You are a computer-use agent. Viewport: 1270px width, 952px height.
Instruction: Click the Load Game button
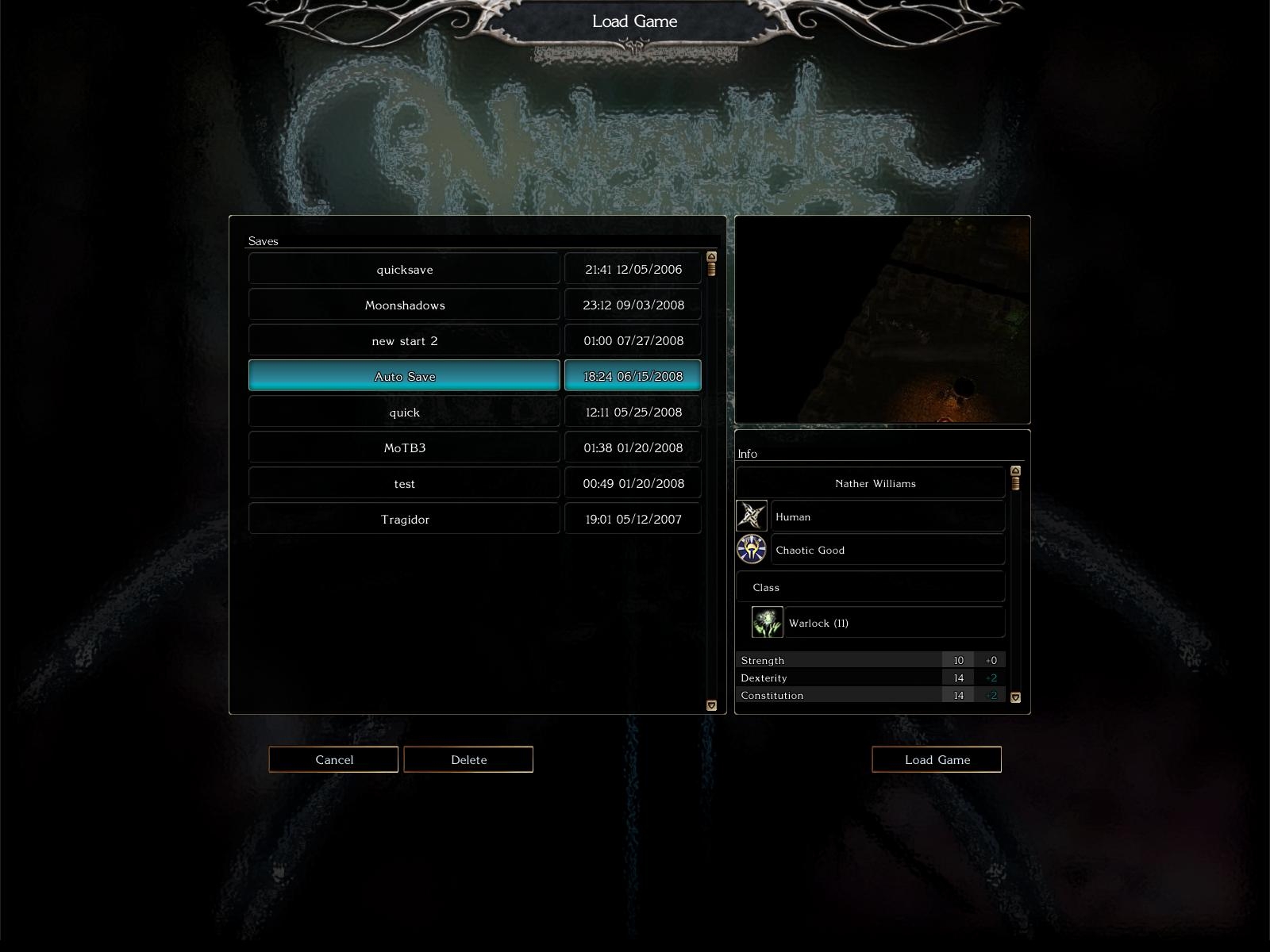coord(937,759)
